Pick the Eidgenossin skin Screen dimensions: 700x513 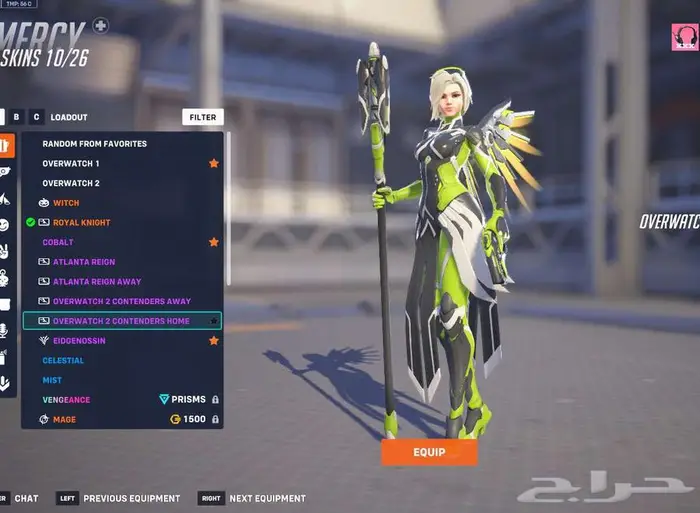(x=79, y=341)
